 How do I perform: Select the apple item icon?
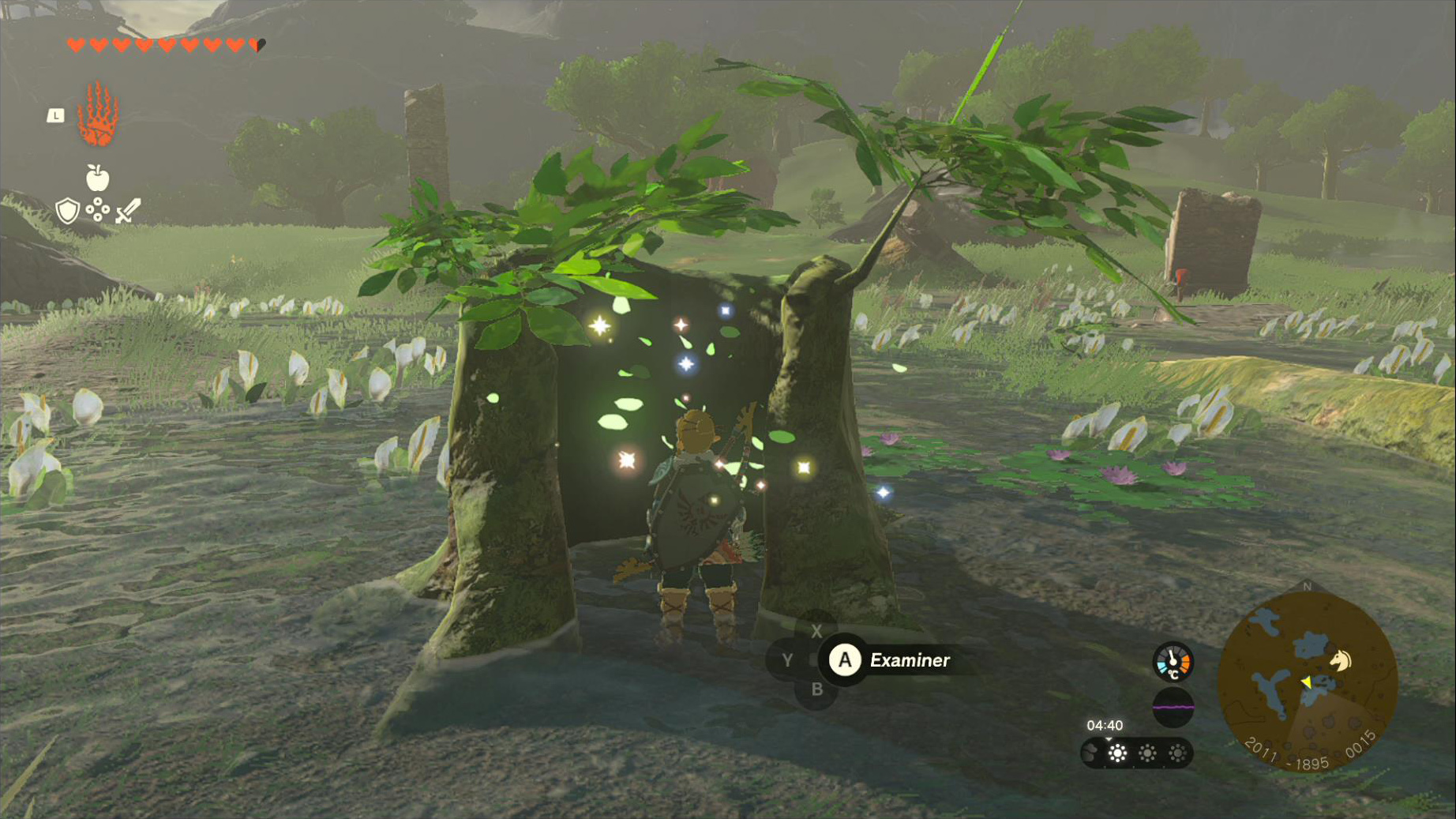[97, 178]
